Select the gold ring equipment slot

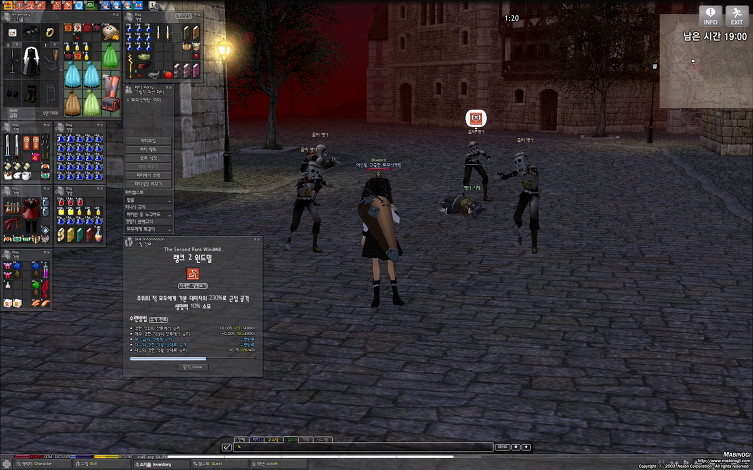(50, 32)
